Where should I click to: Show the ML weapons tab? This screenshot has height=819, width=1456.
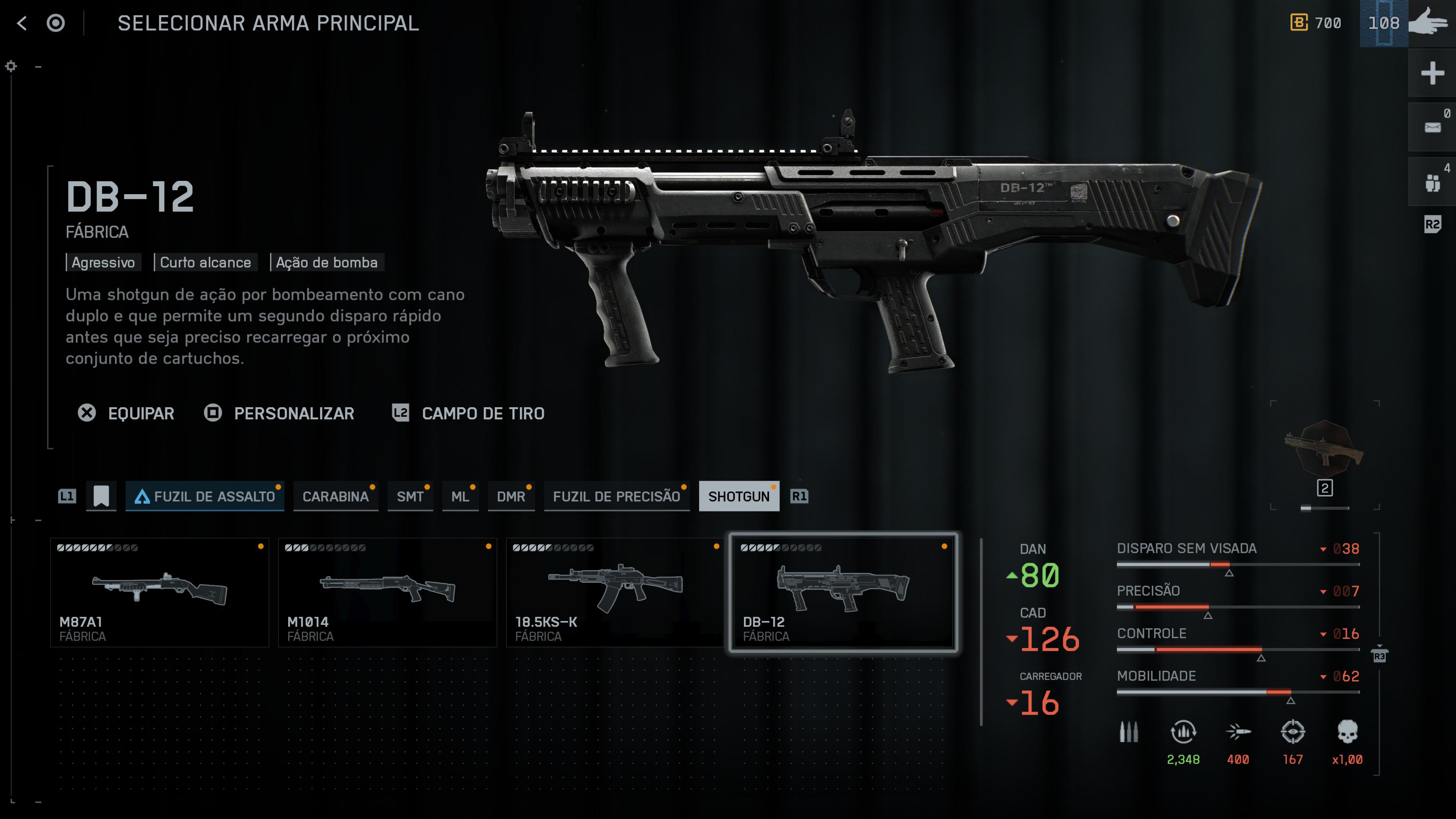tap(460, 496)
